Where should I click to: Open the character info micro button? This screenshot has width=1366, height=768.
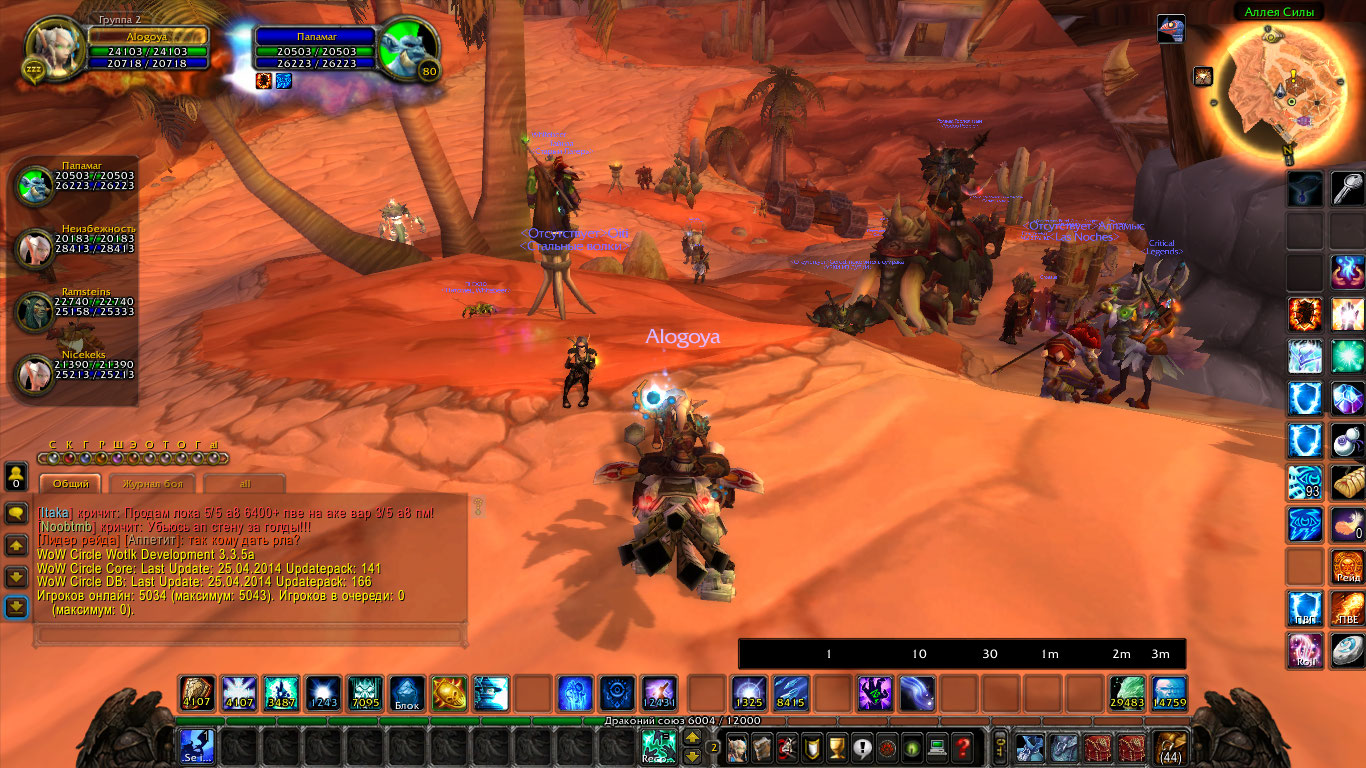point(738,746)
